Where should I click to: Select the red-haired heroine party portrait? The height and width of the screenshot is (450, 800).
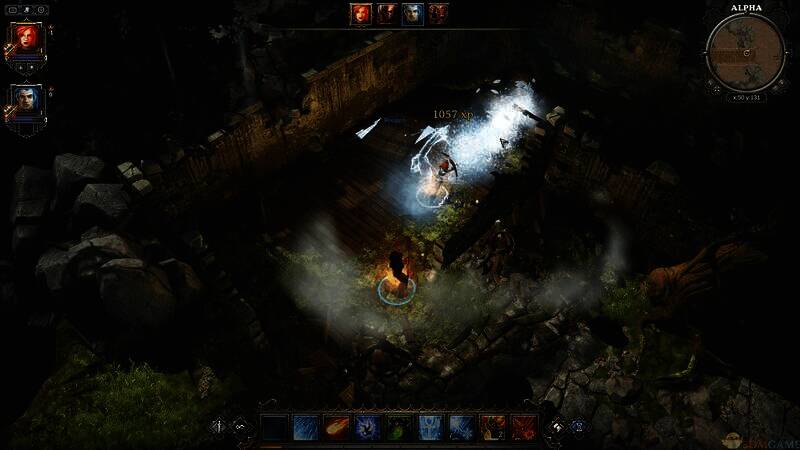tap(25, 41)
